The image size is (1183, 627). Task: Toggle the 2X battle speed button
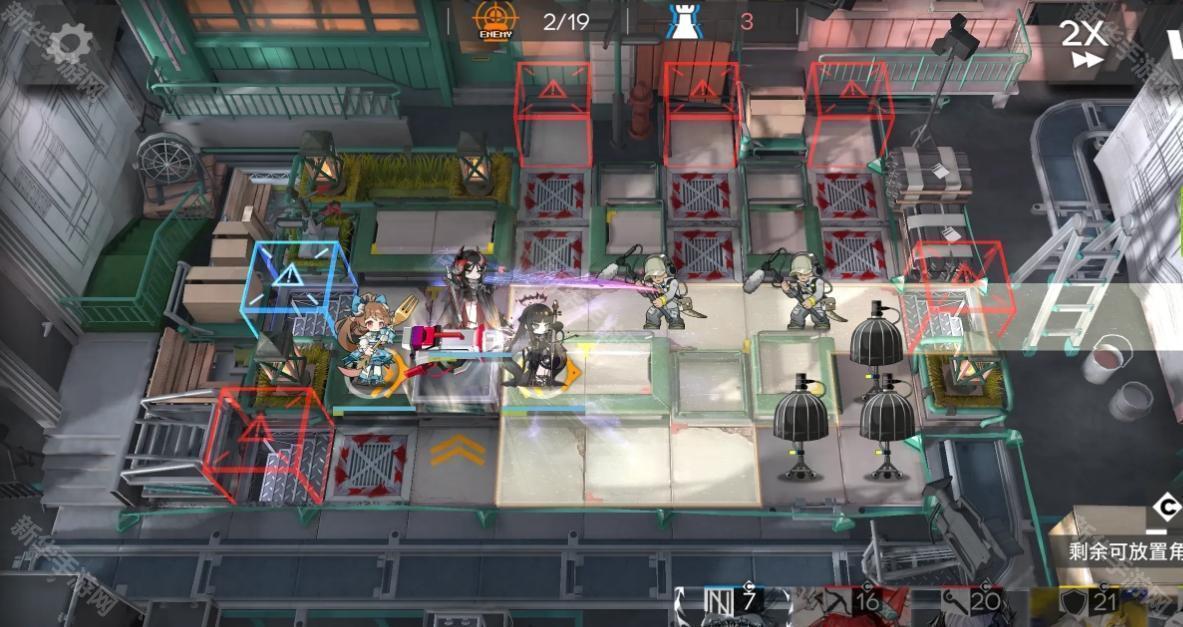(x=1082, y=43)
